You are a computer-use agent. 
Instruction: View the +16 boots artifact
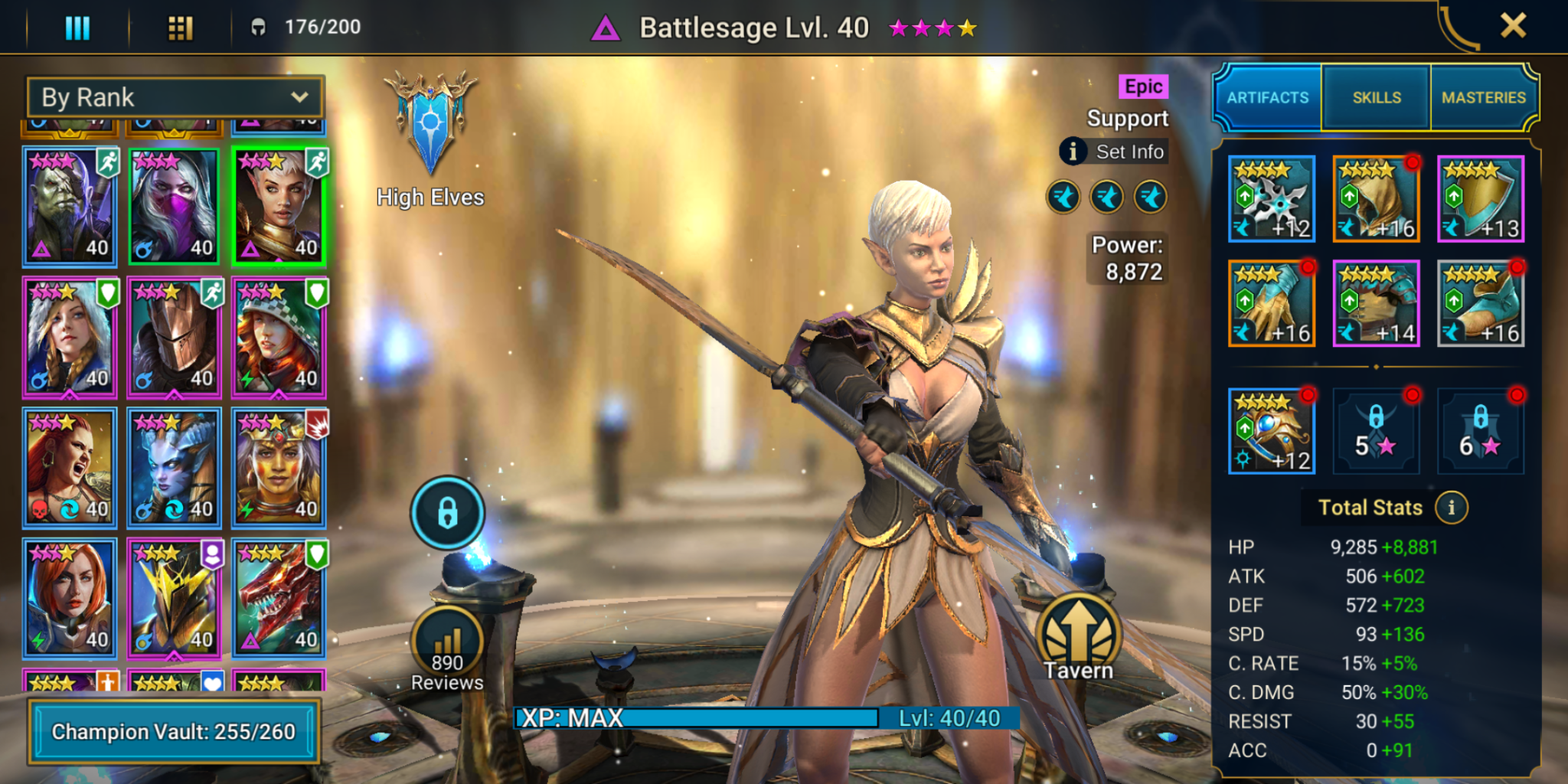click(x=1479, y=303)
